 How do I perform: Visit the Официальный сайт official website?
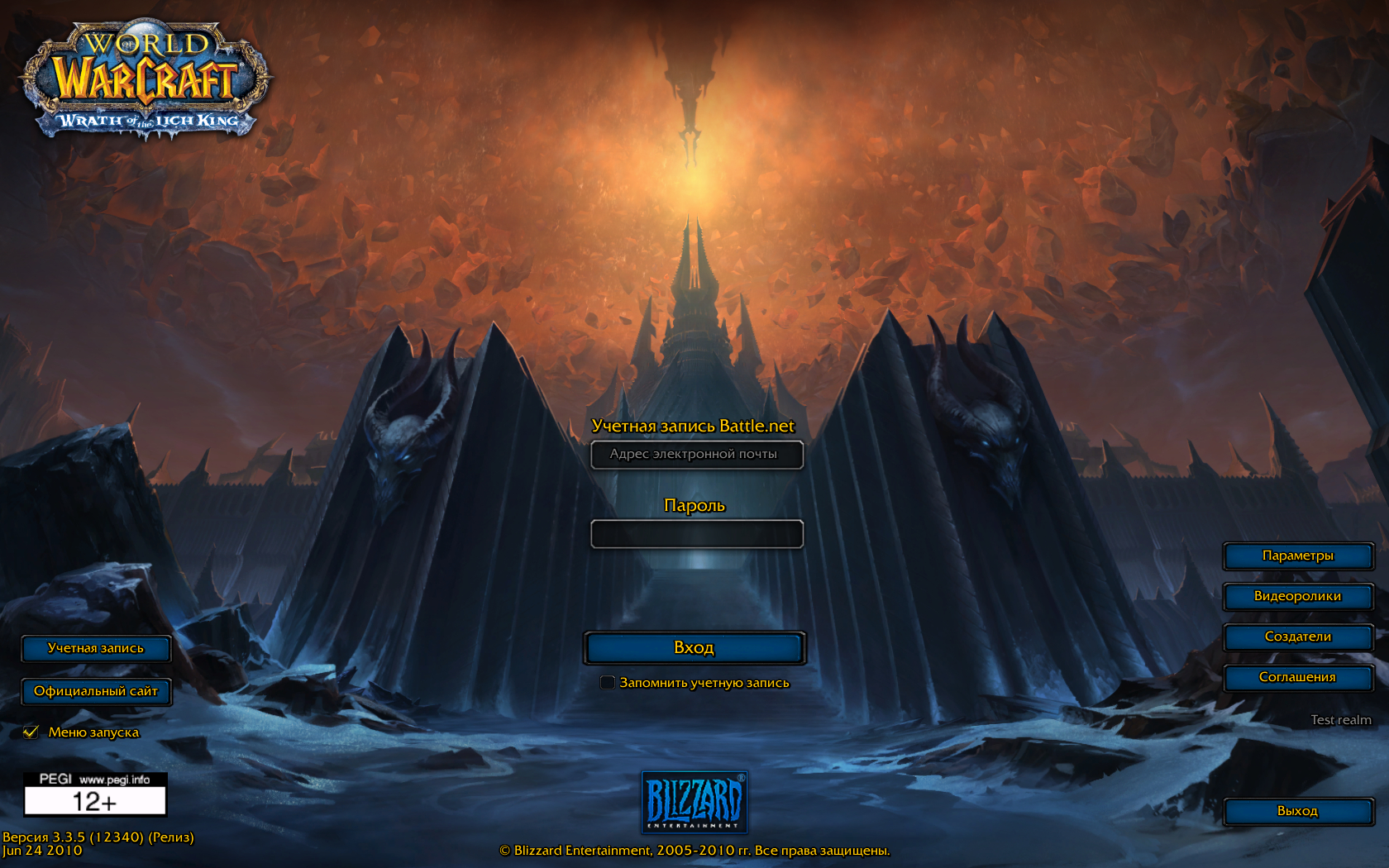(x=97, y=692)
